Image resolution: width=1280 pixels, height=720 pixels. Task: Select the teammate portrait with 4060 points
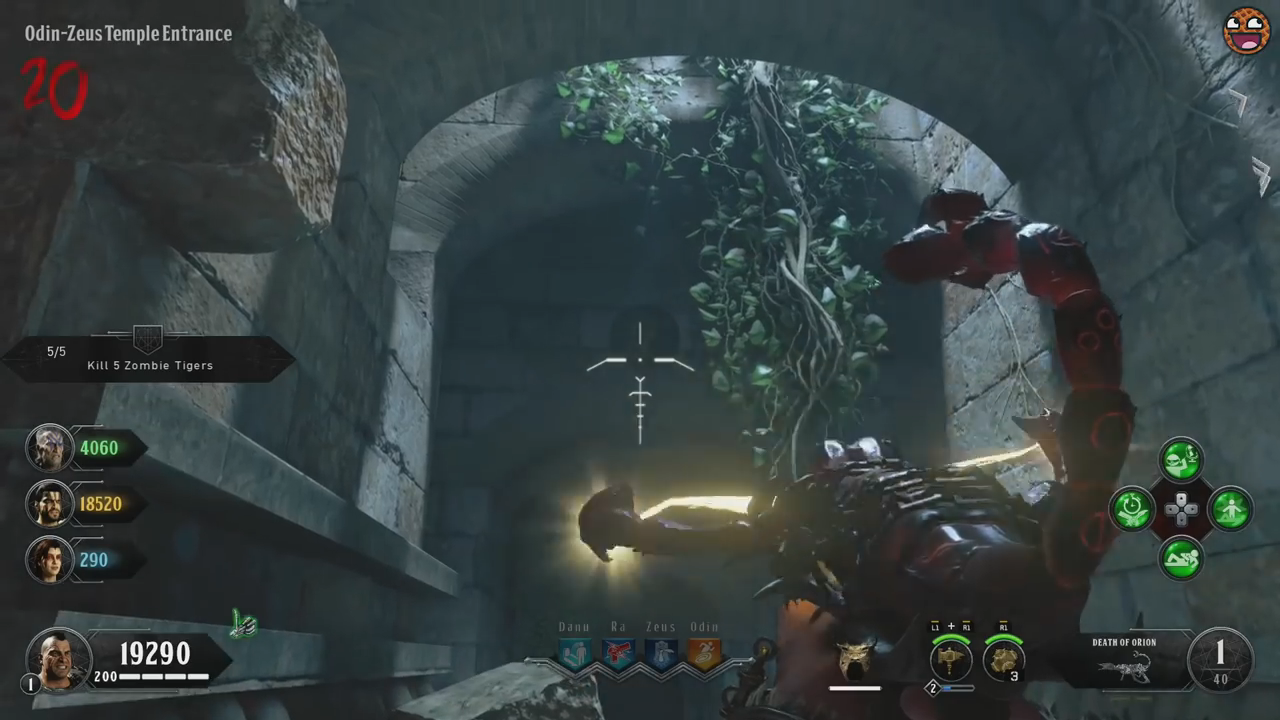pos(49,448)
